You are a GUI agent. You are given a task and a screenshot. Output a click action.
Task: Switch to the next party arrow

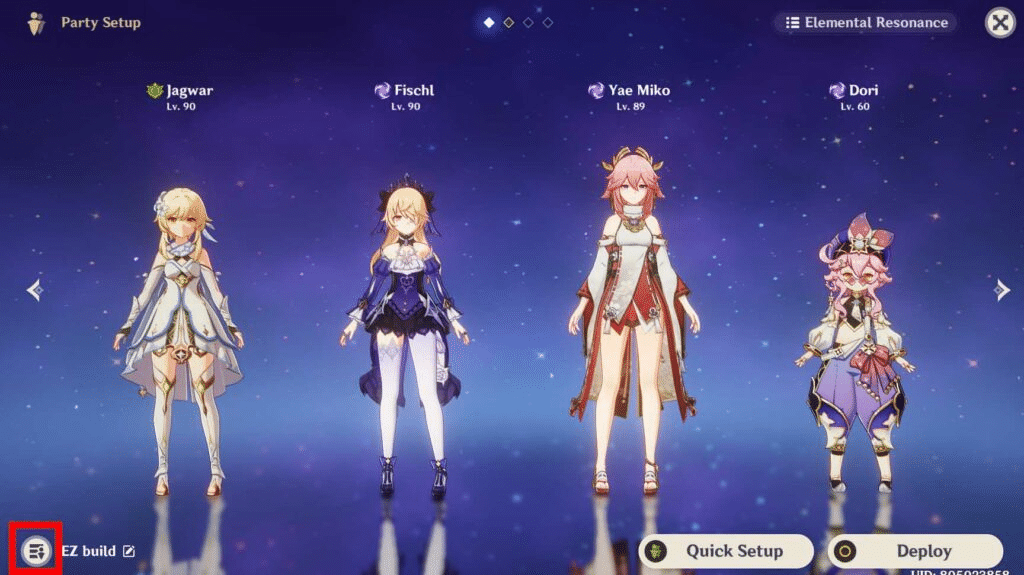pyautogui.click(x=1002, y=290)
